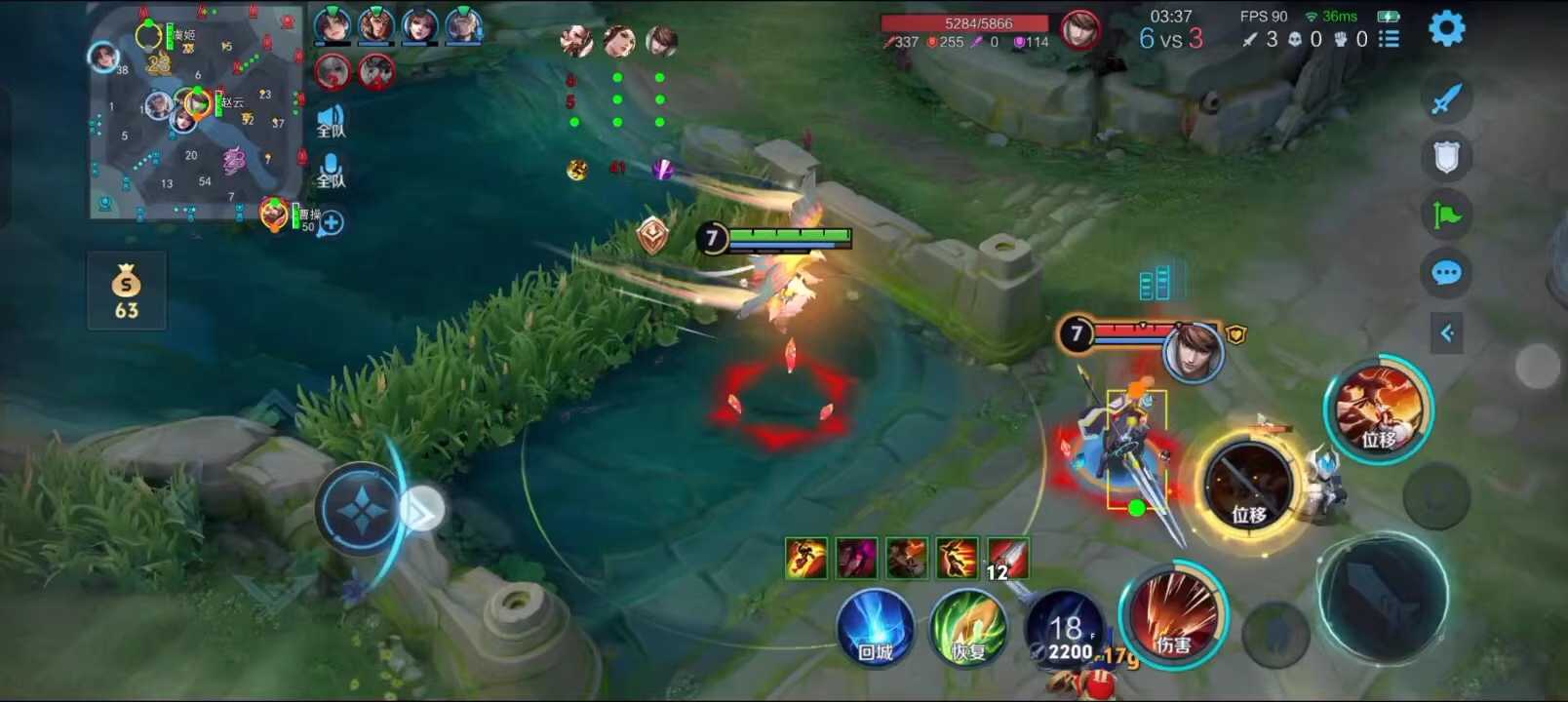Cast the 伤害 damage skill

1173,616
